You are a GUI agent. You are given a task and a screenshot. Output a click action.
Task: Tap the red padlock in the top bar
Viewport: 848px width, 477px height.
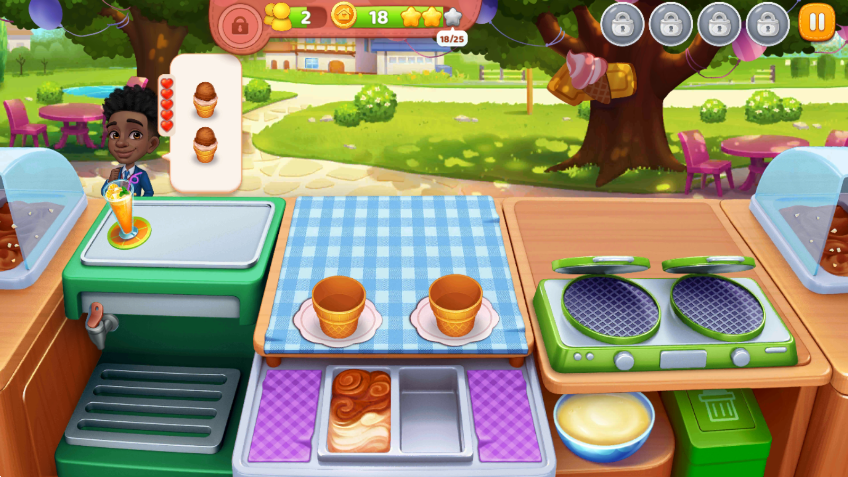[x=238, y=25]
